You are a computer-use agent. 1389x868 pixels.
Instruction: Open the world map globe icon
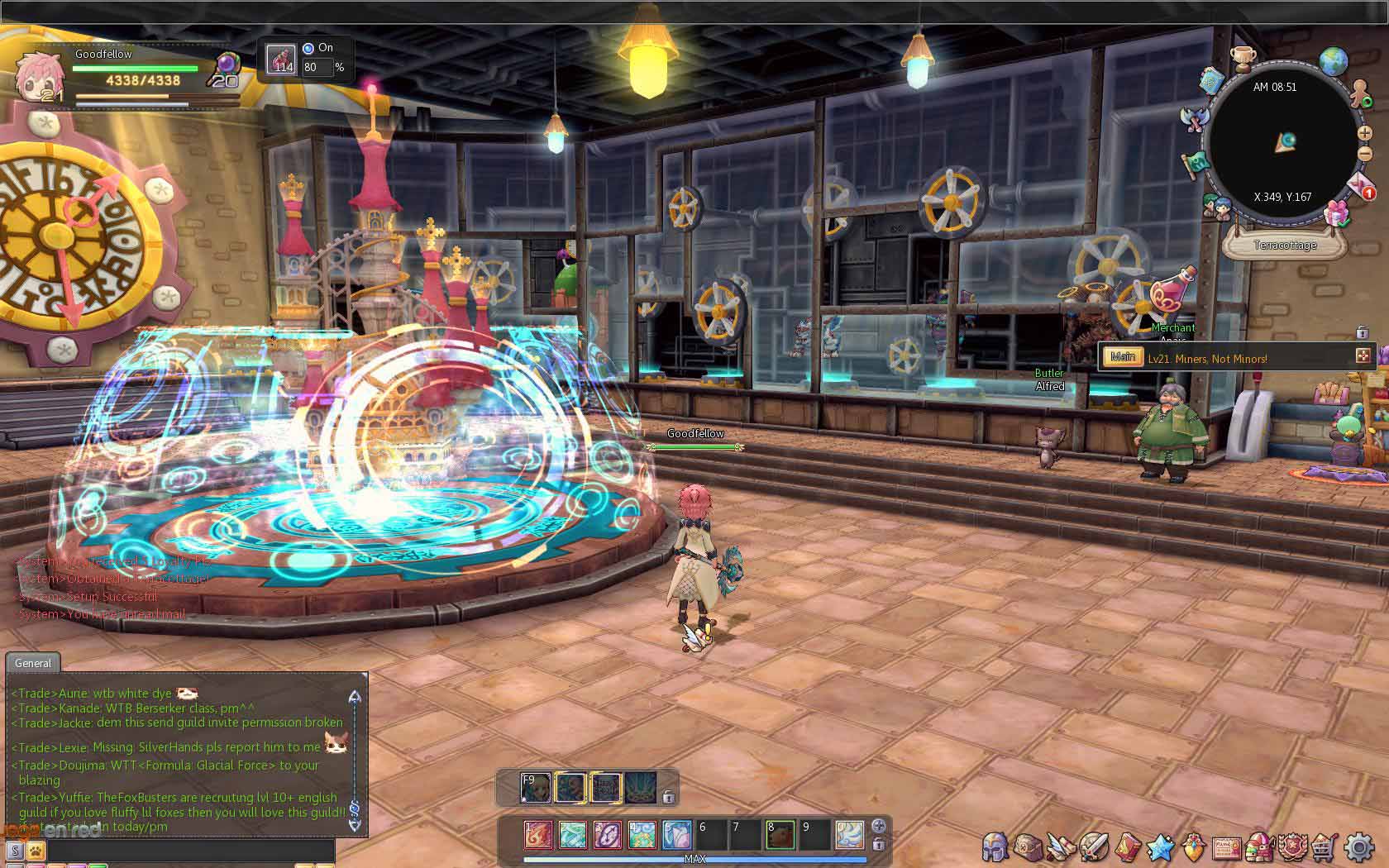[1334, 61]
